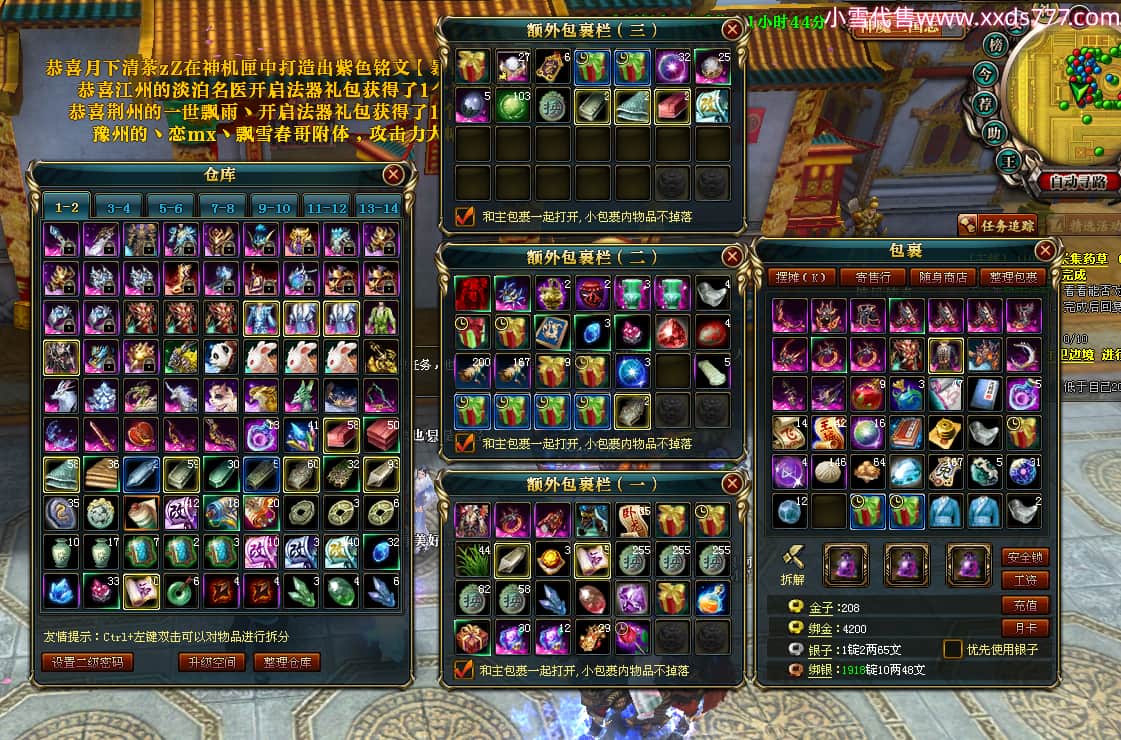The width and height of the screenshot is (1121, 740).
Task: Toggle the 优先使用银子 checkbox
Action: [953, 649]
